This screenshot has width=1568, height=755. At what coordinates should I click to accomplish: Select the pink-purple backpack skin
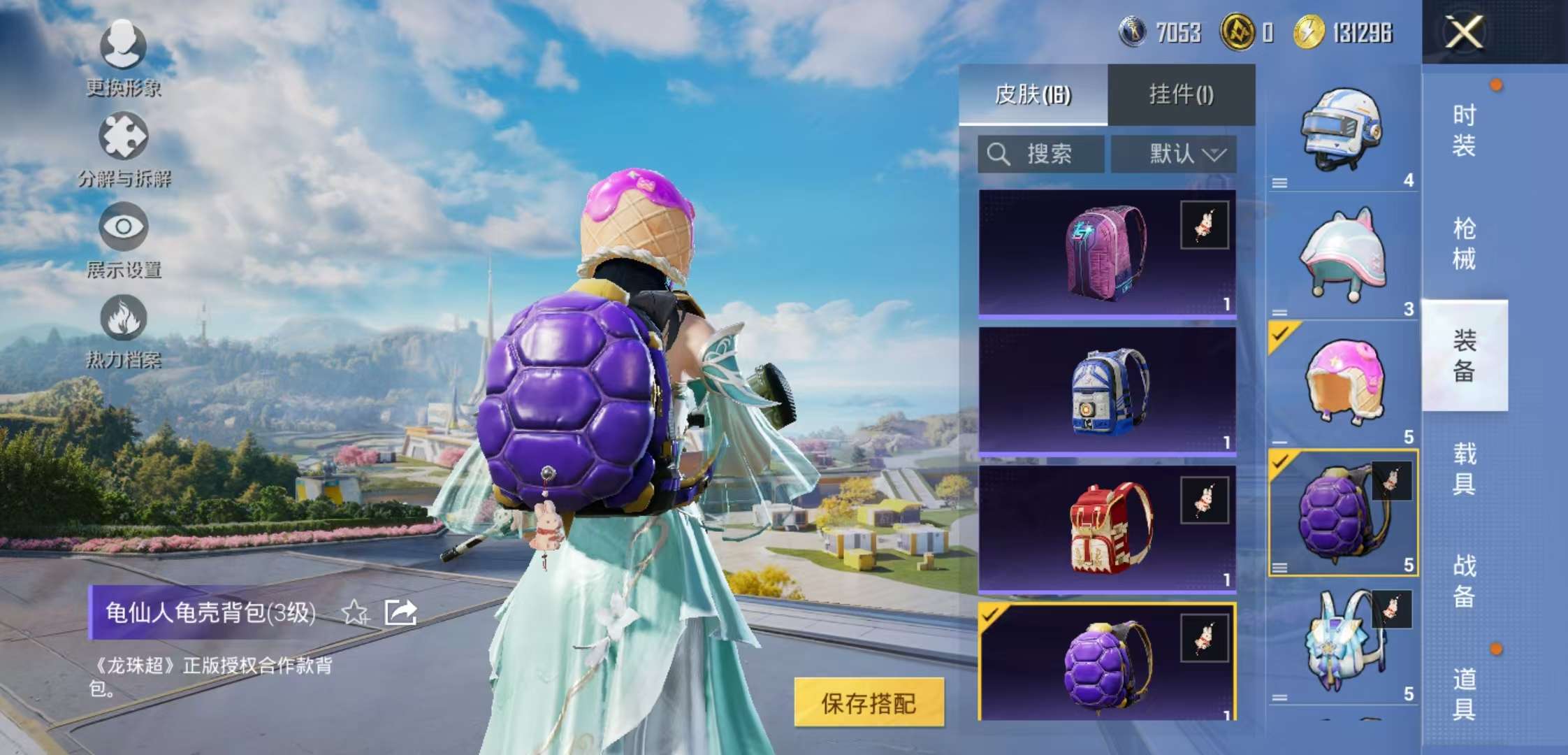tap(1107, 253)
